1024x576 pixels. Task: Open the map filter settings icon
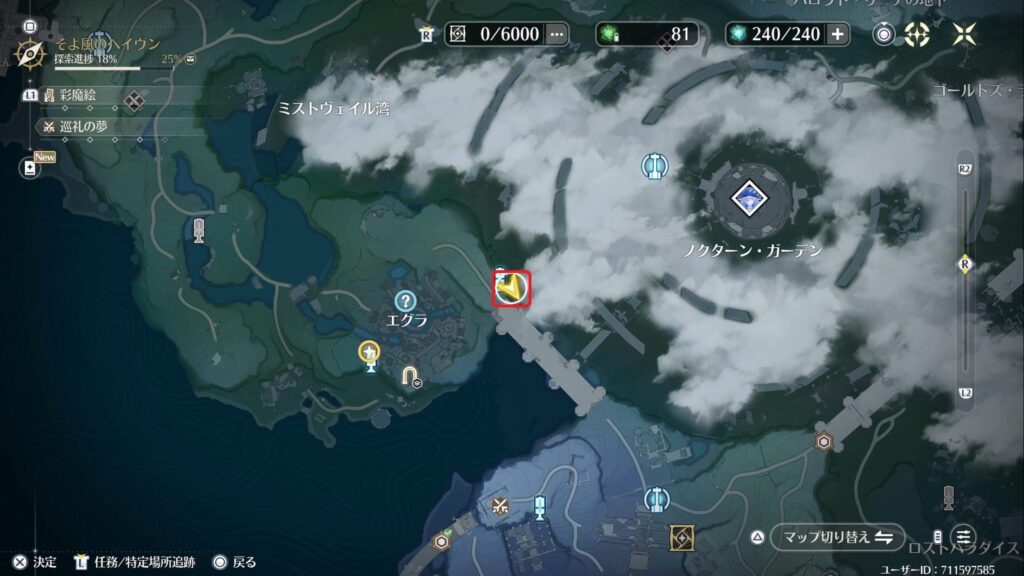coord(964,536)
